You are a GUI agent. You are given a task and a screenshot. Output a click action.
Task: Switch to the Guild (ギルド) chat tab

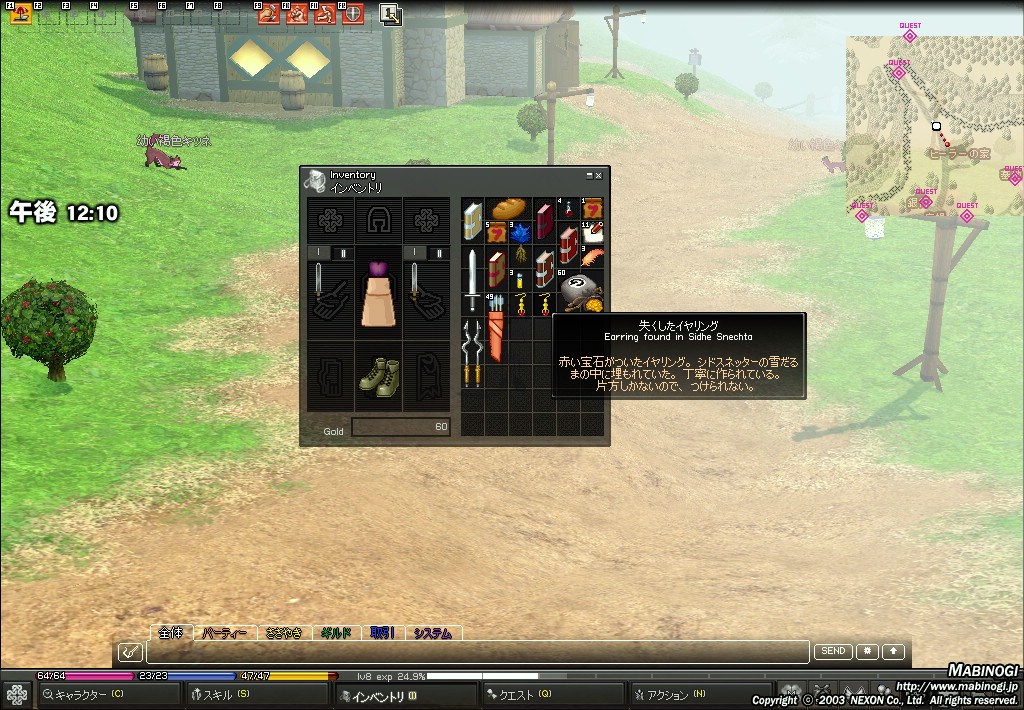tap(335, 633)
